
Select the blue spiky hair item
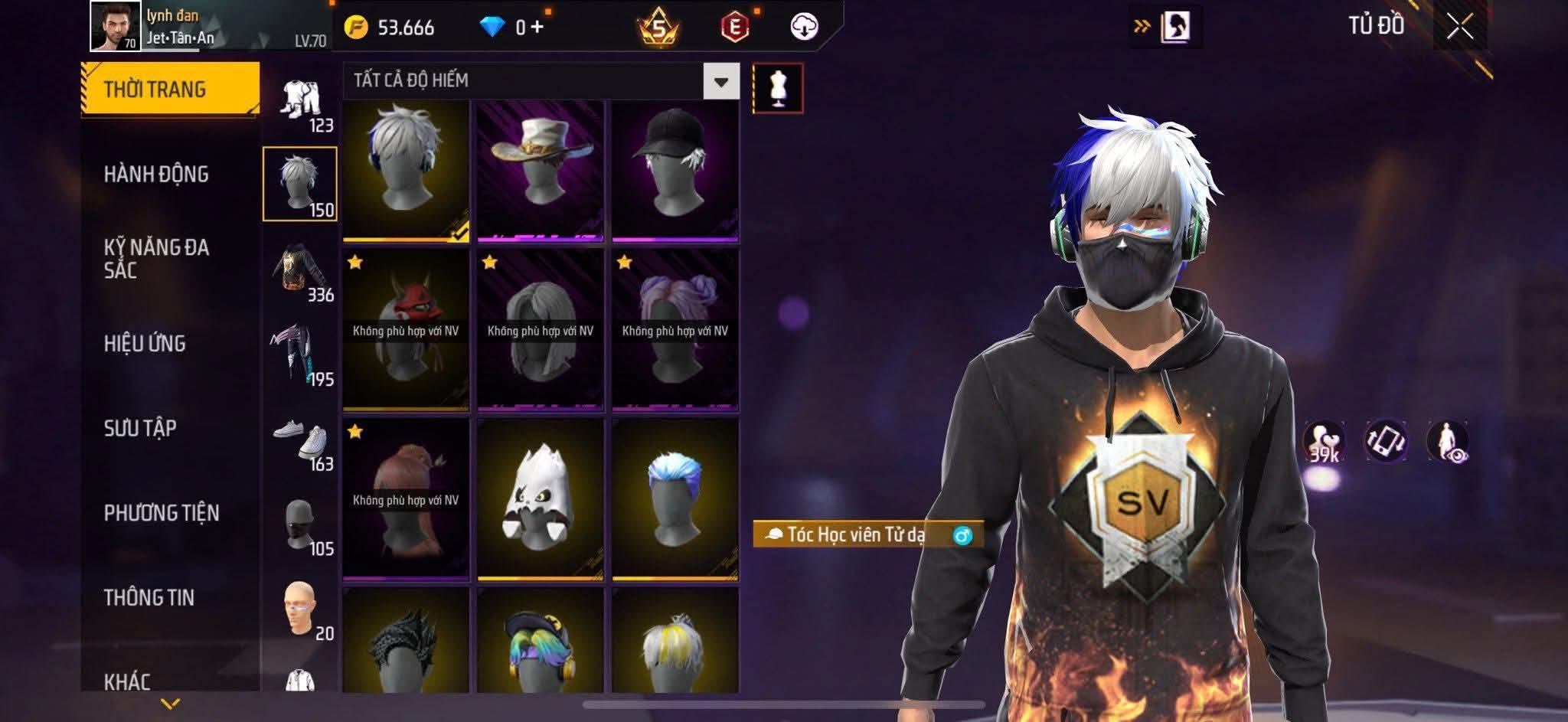(x=675, y=498)
